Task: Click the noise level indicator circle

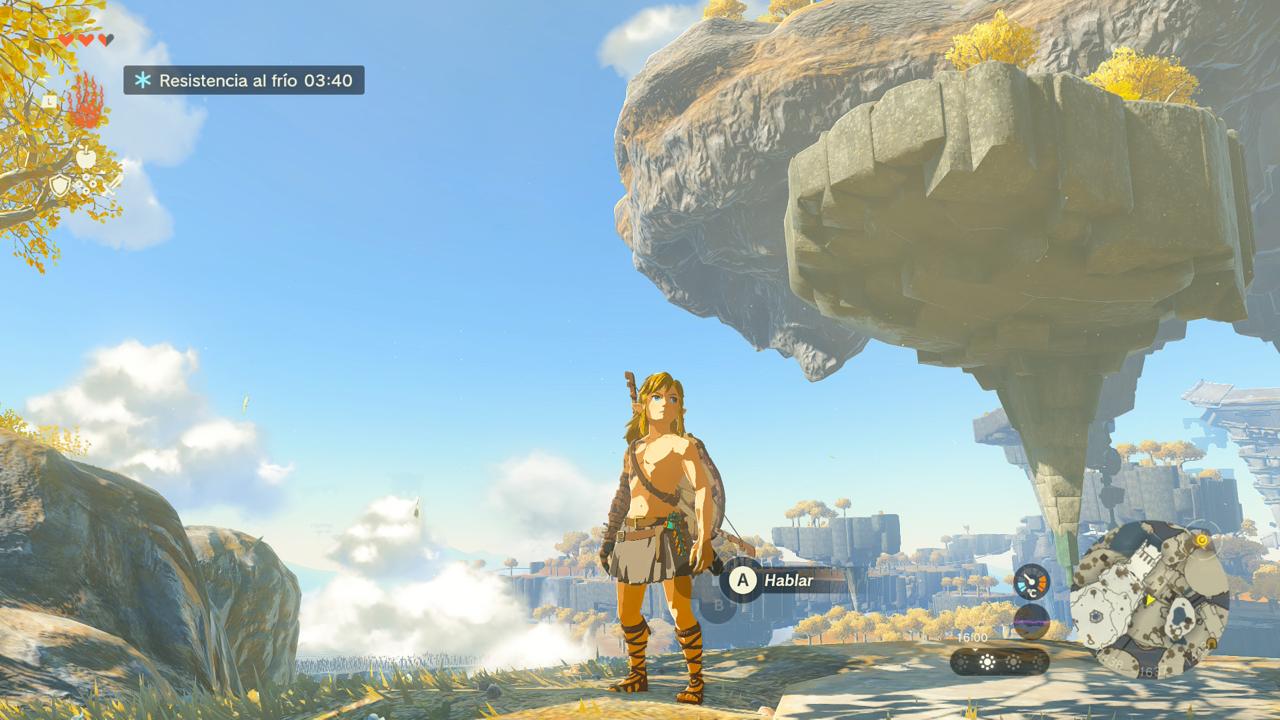Action: (1031, 622)
